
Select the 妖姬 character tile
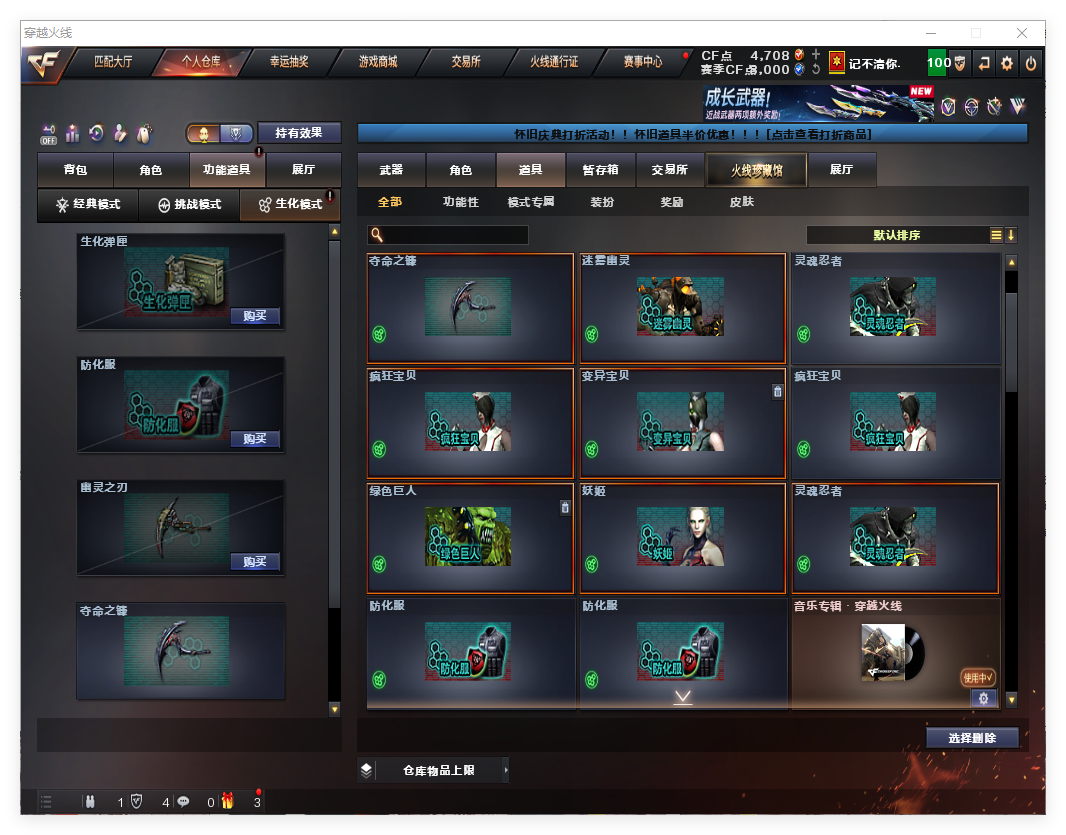coord(682,538)
